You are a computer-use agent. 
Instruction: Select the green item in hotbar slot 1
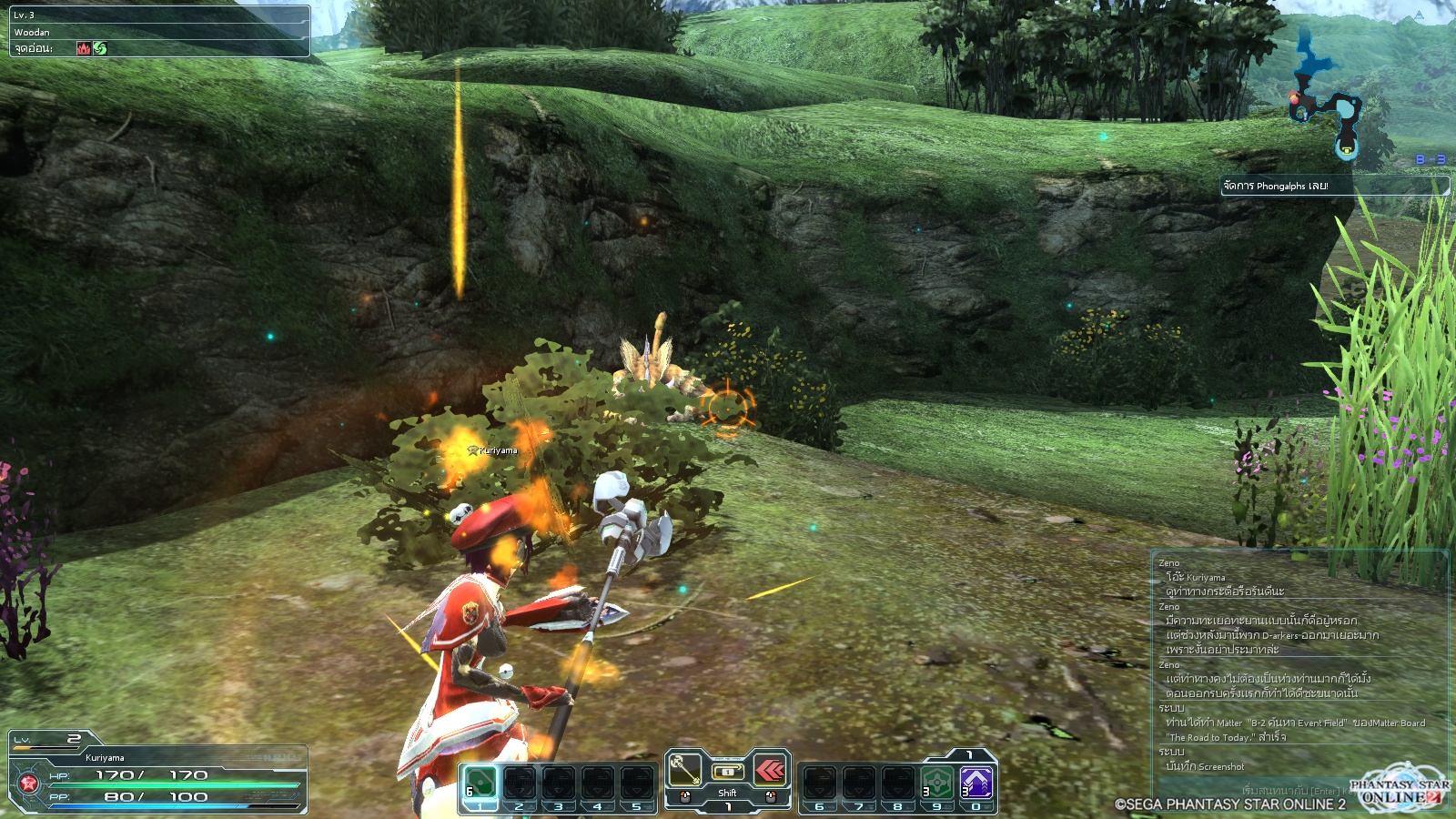point(480,783)
